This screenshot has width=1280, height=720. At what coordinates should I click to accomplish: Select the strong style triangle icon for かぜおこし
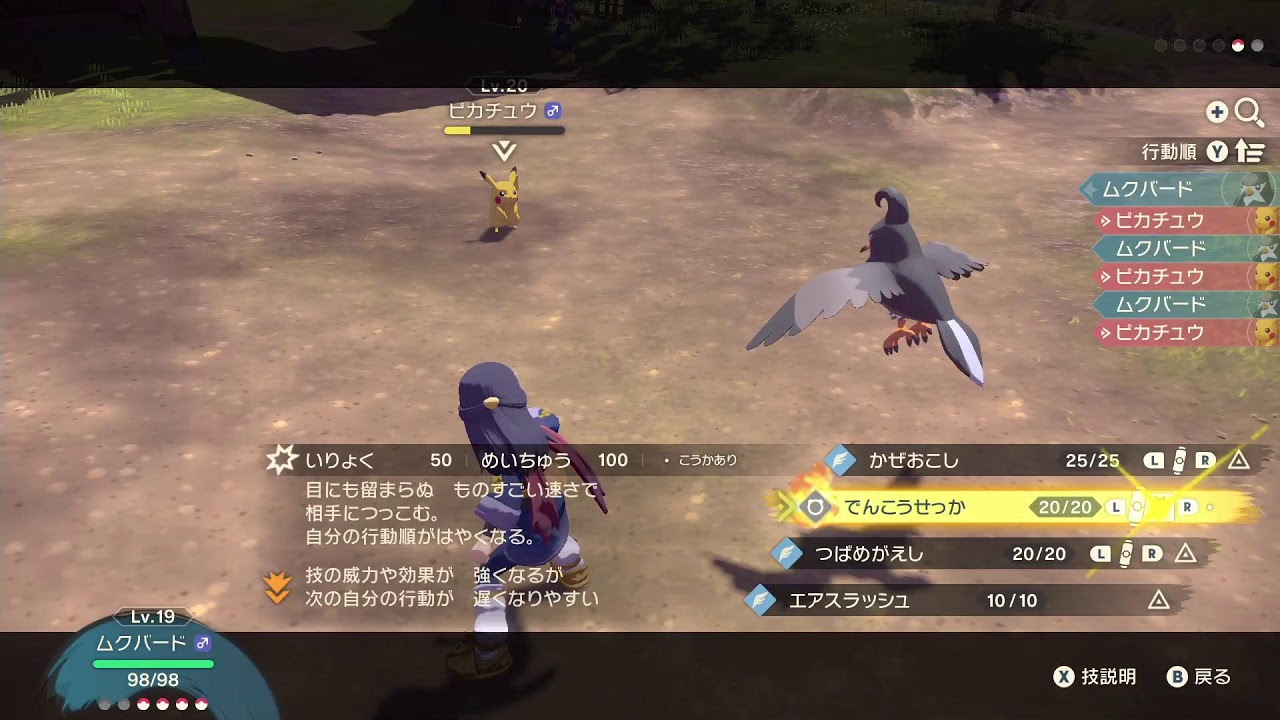click(1239, 459)
